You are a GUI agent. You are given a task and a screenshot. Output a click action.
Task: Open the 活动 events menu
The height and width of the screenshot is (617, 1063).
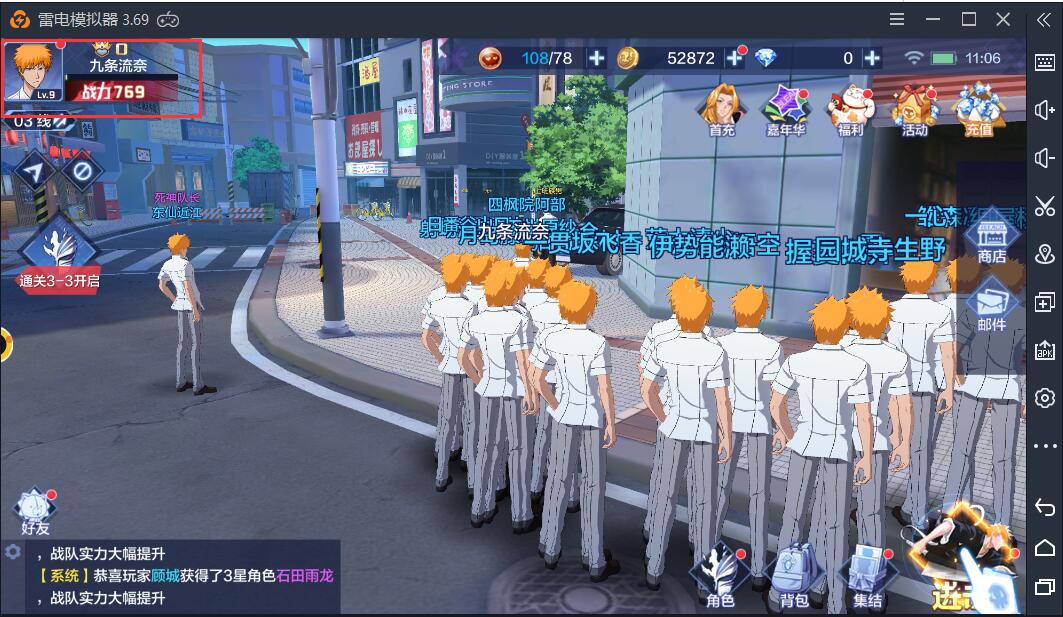914,109
